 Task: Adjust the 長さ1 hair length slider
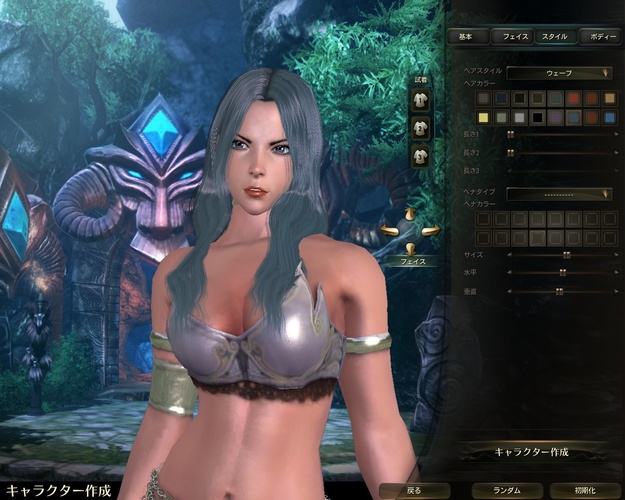(x=510, y=134)
